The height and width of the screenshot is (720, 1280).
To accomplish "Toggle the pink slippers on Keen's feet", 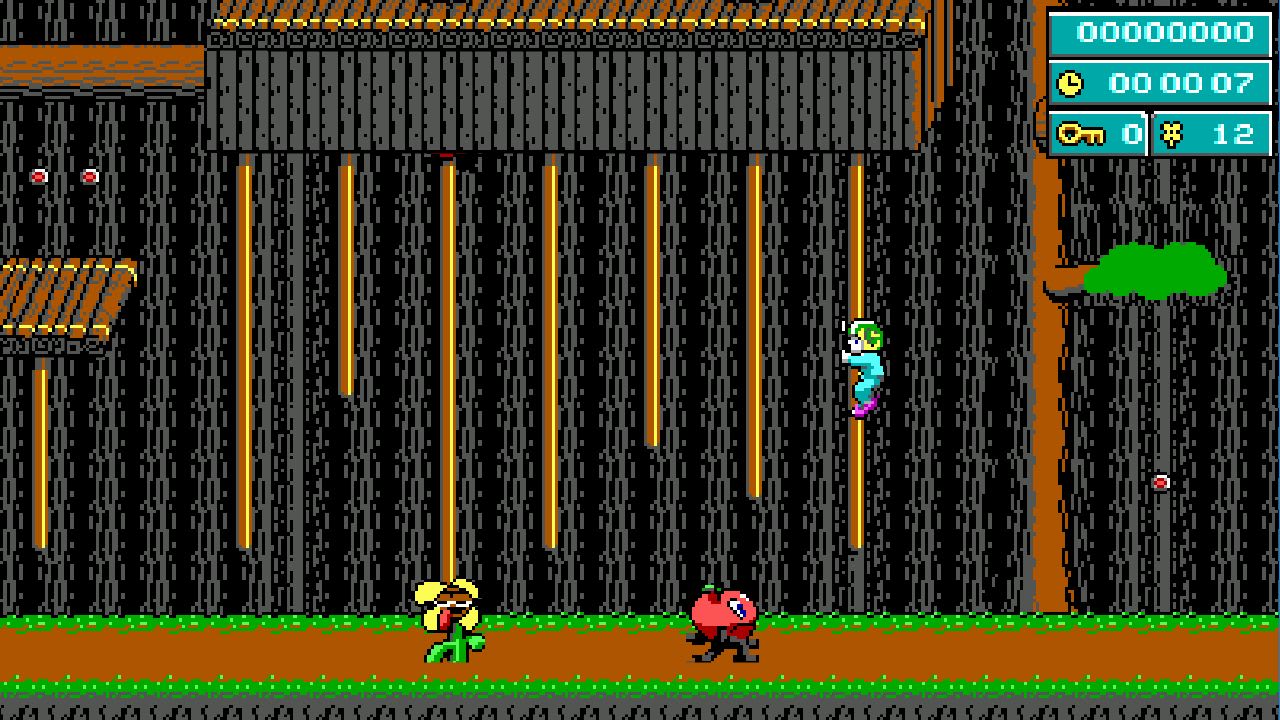I will click(x=864, y=408).
